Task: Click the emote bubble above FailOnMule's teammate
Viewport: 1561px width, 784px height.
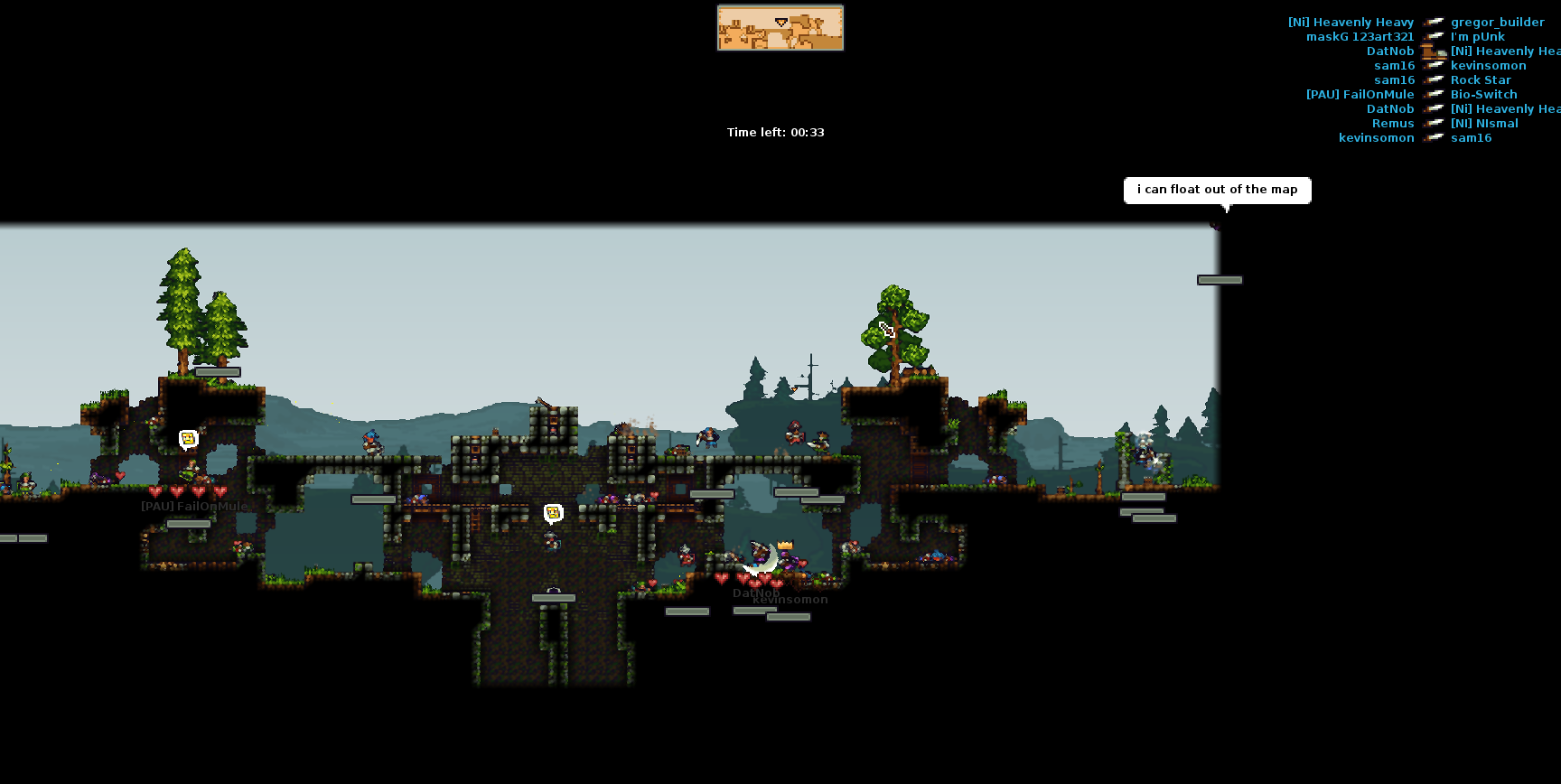Action: pyautogui.click(x=187, y=437)
